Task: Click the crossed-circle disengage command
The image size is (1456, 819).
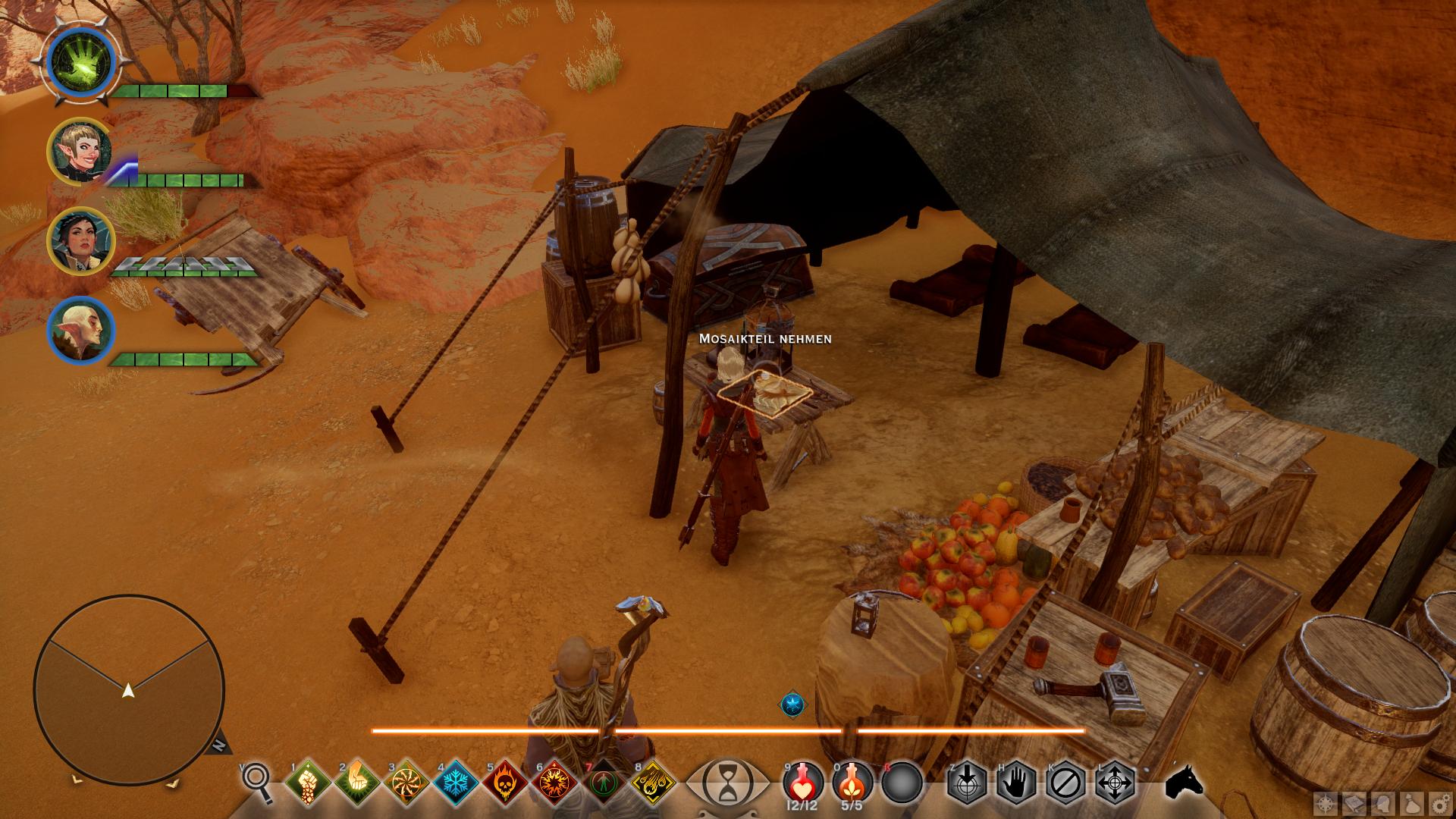Action: coord(1065,781)
